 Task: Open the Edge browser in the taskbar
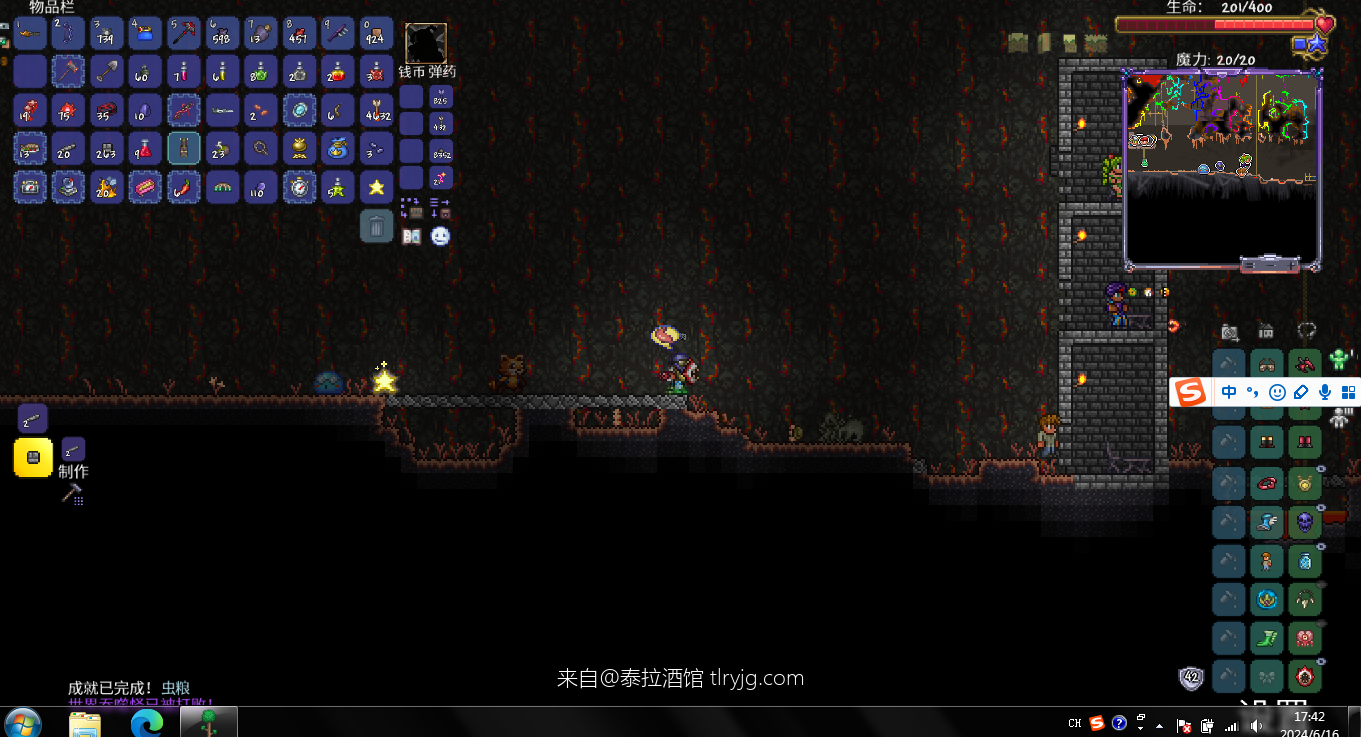[x=146, y=722]
